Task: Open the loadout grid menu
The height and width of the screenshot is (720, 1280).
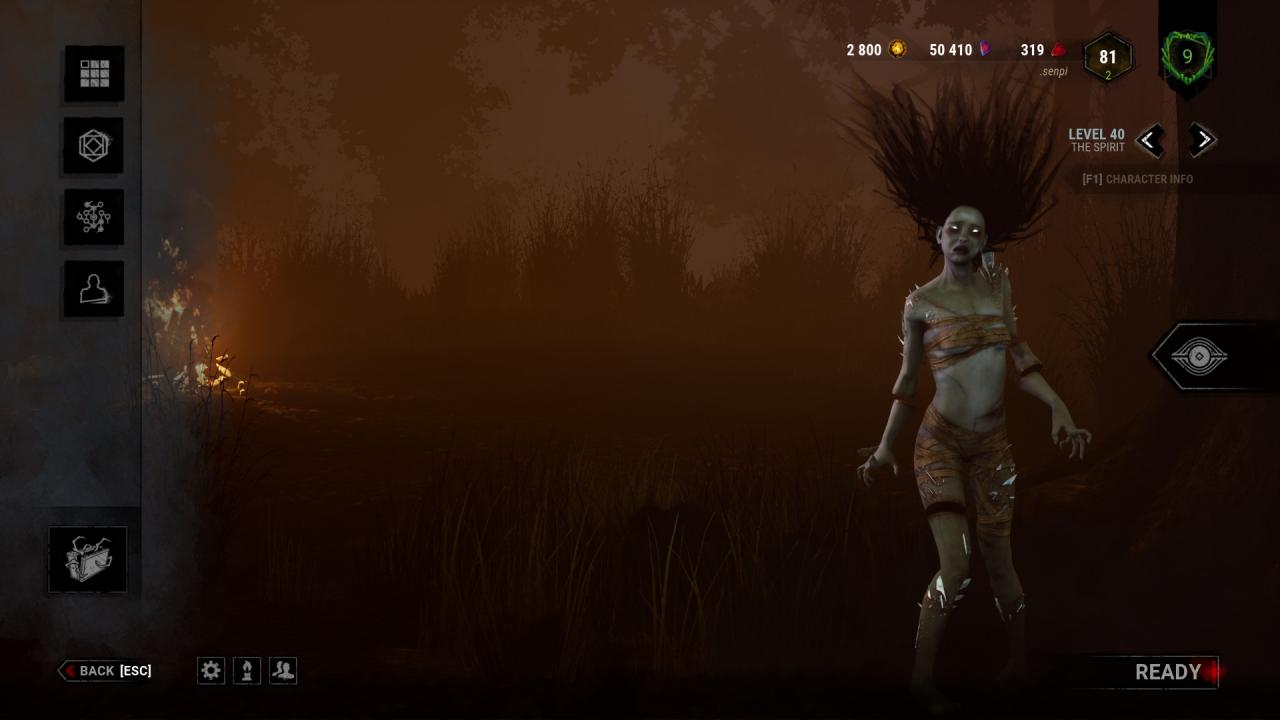Action: [x=94, y=73]
